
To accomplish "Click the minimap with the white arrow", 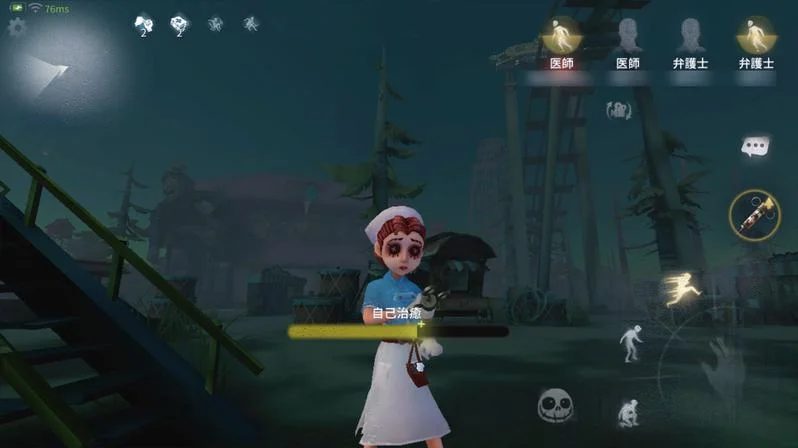I will (x=55, y=68).
